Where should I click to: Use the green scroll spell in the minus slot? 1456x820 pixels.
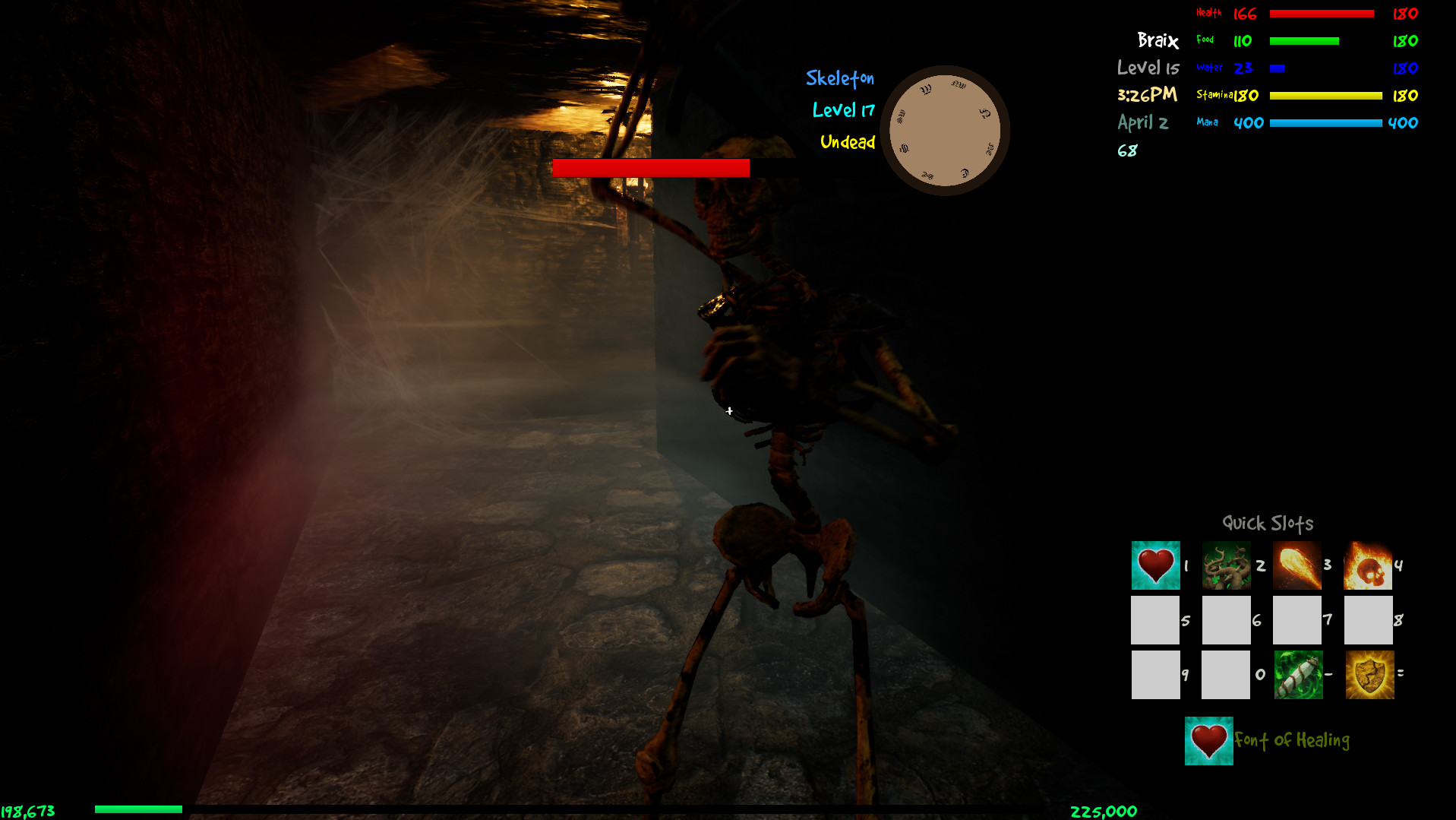(x=1297, y=675)
